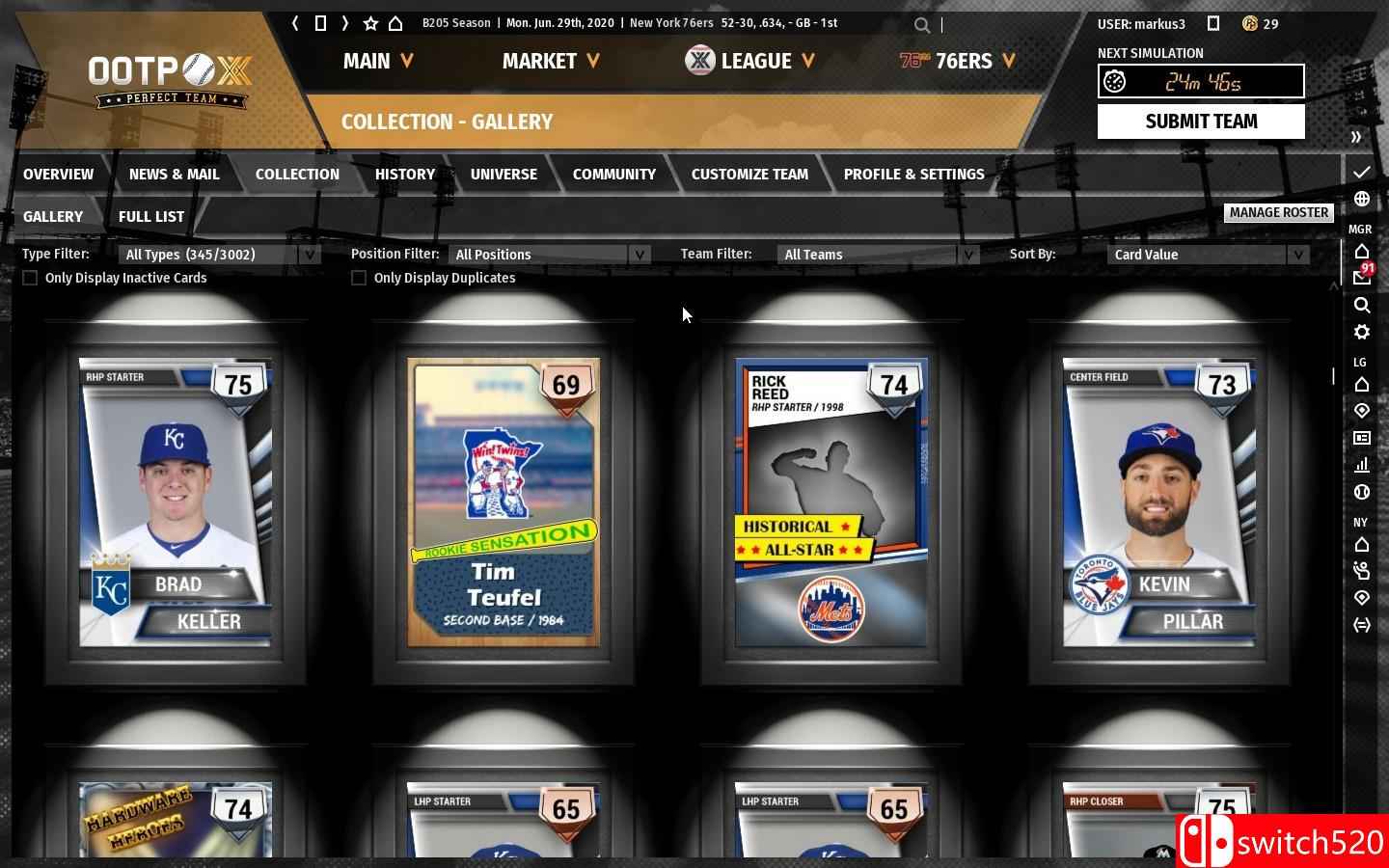The width and height of the screenshot is (1389, 868).
Task: Click the star bookmark icon in the top bar
Action: click(x=369, y=22)
